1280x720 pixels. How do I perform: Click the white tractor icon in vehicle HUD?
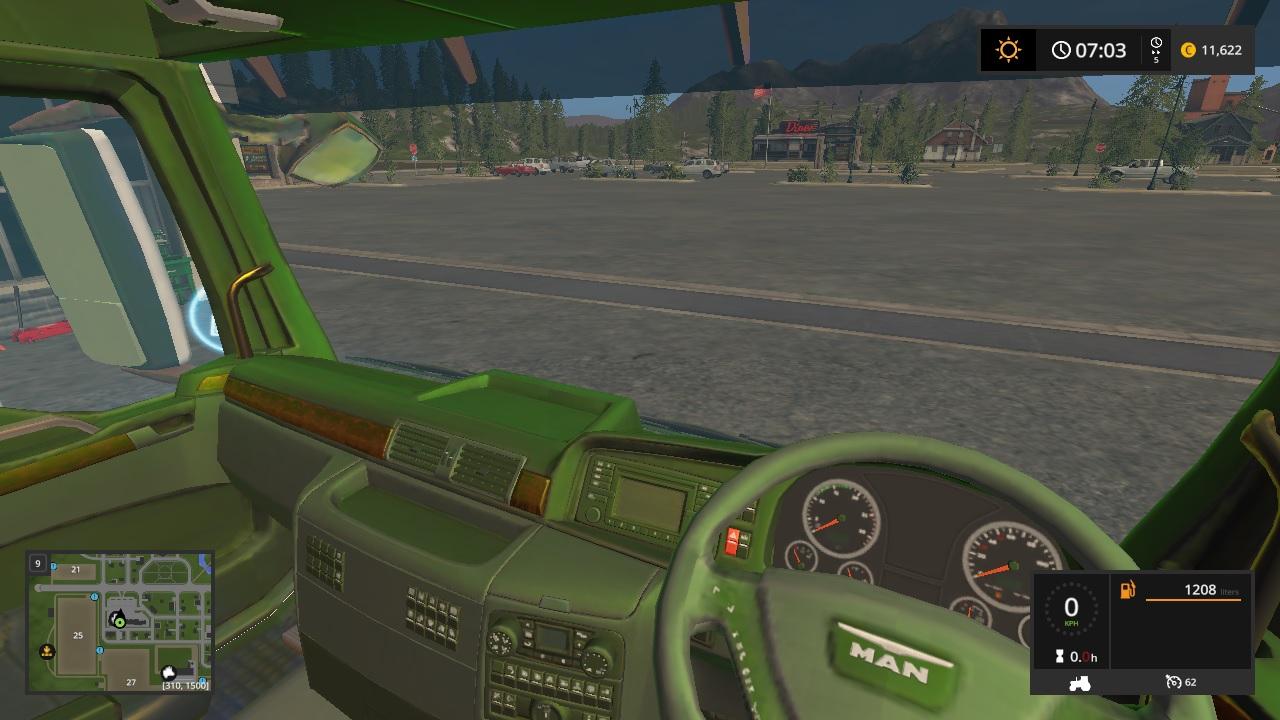coord(1079,684)
